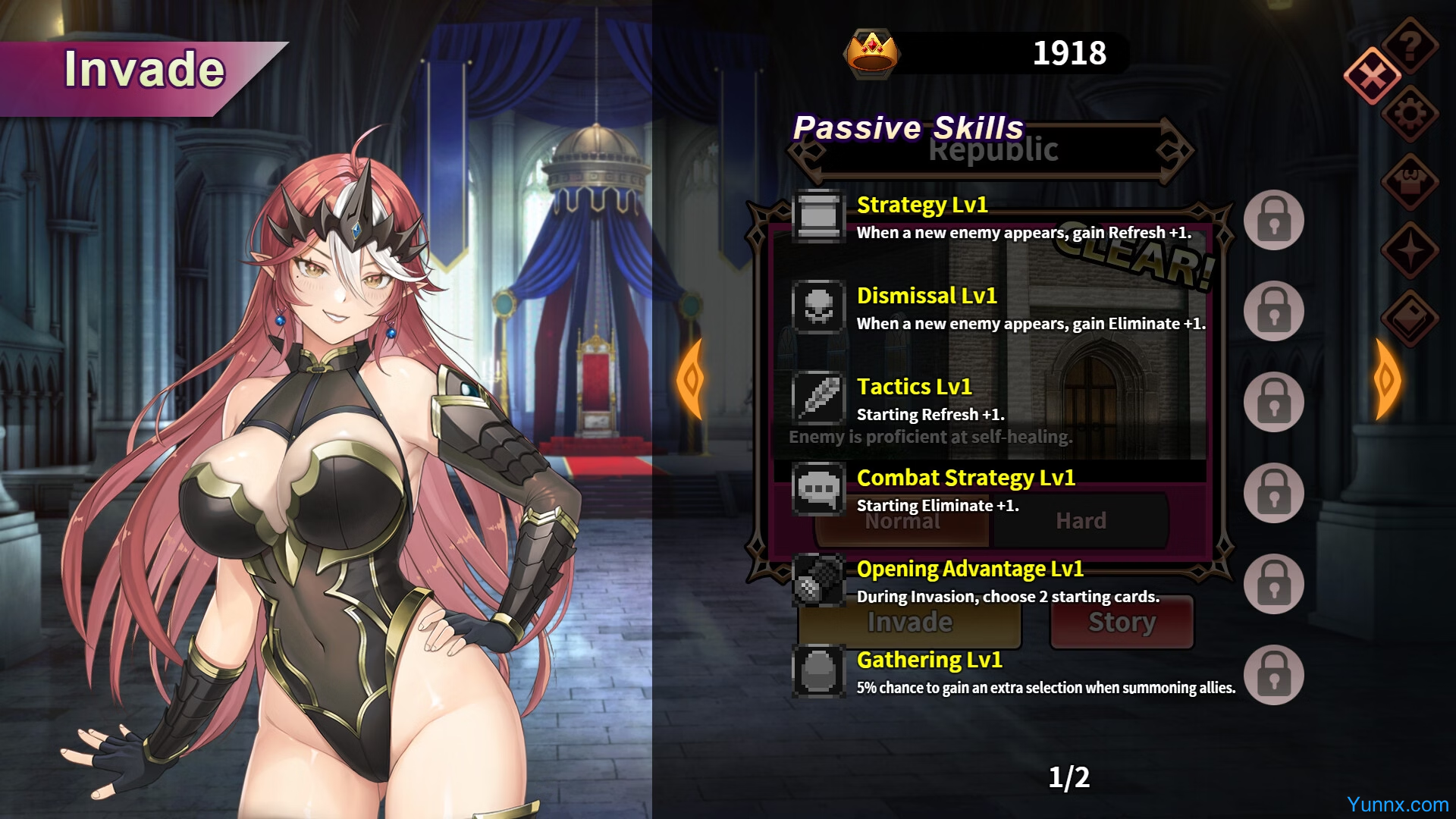Image resolution: width=1456 pixels, height=819 pixels.
Task: Click the dimmed Story button
Action: [1122, 622]
